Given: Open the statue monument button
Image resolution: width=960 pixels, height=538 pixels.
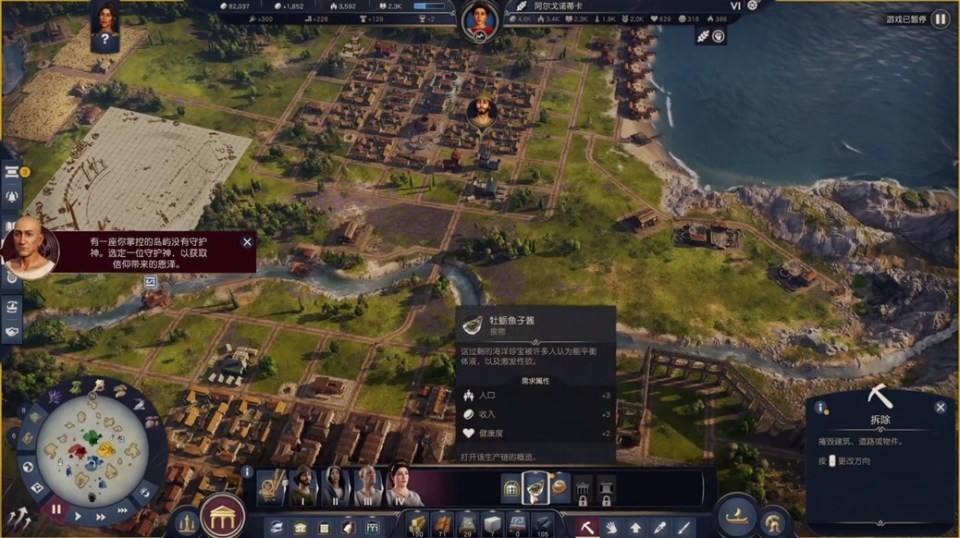Looking at the screenshot, I should (x=185, y=521).
